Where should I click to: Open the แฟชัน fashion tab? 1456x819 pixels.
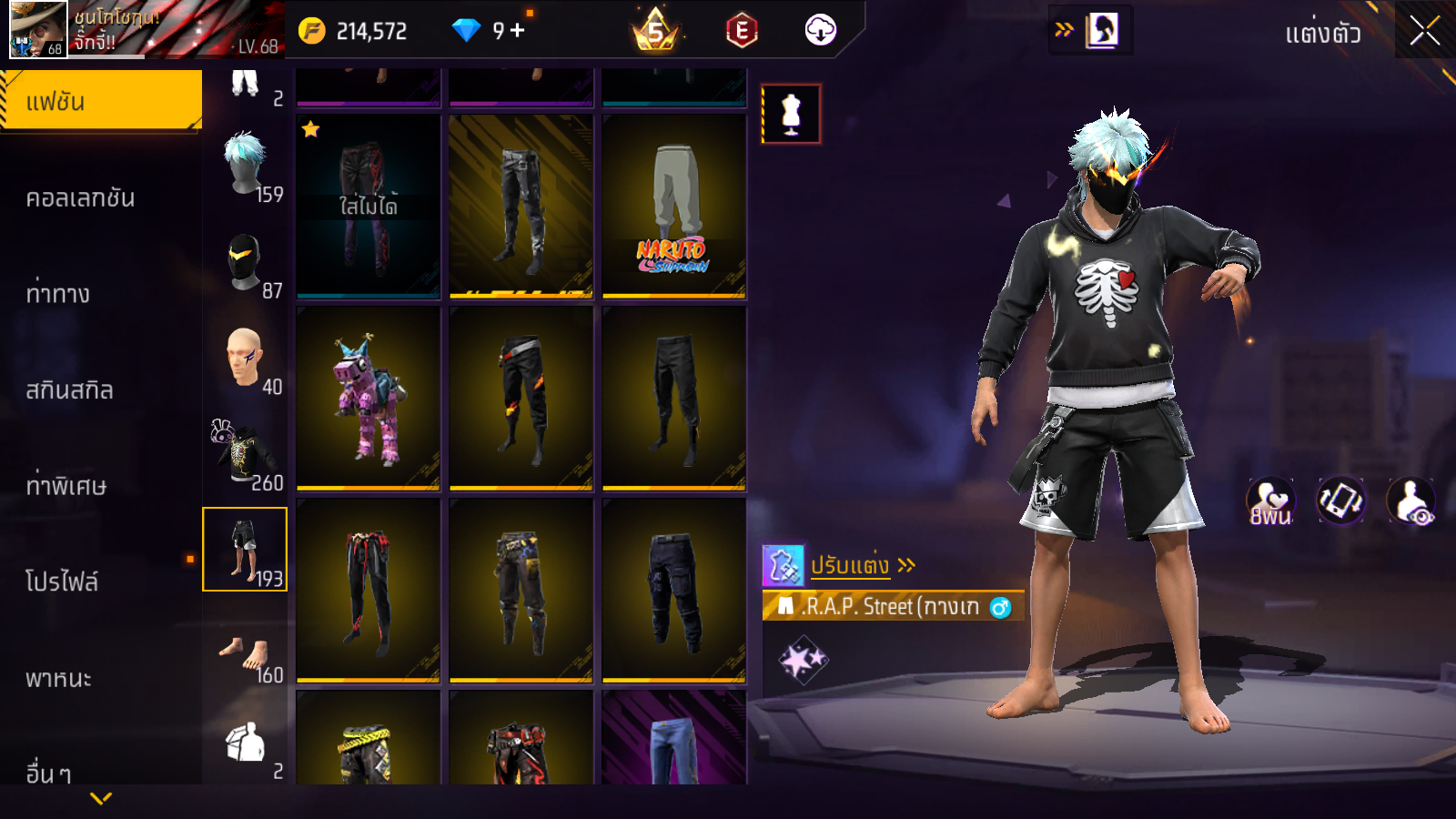click(100, 101)
